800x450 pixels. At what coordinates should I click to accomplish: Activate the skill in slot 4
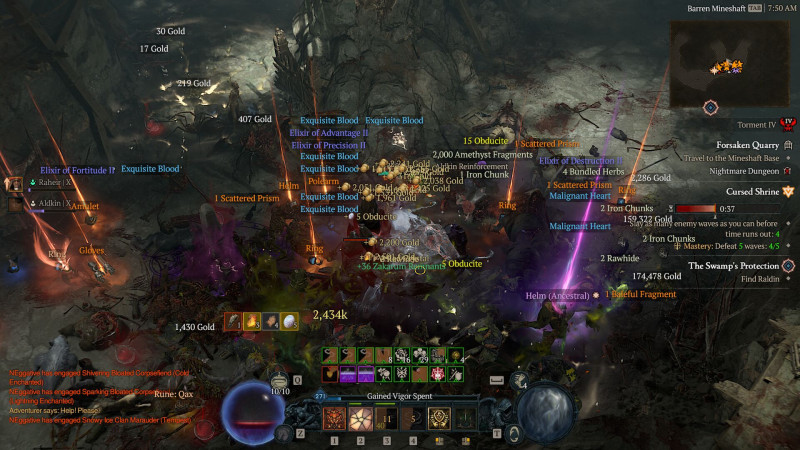[413, 419]
